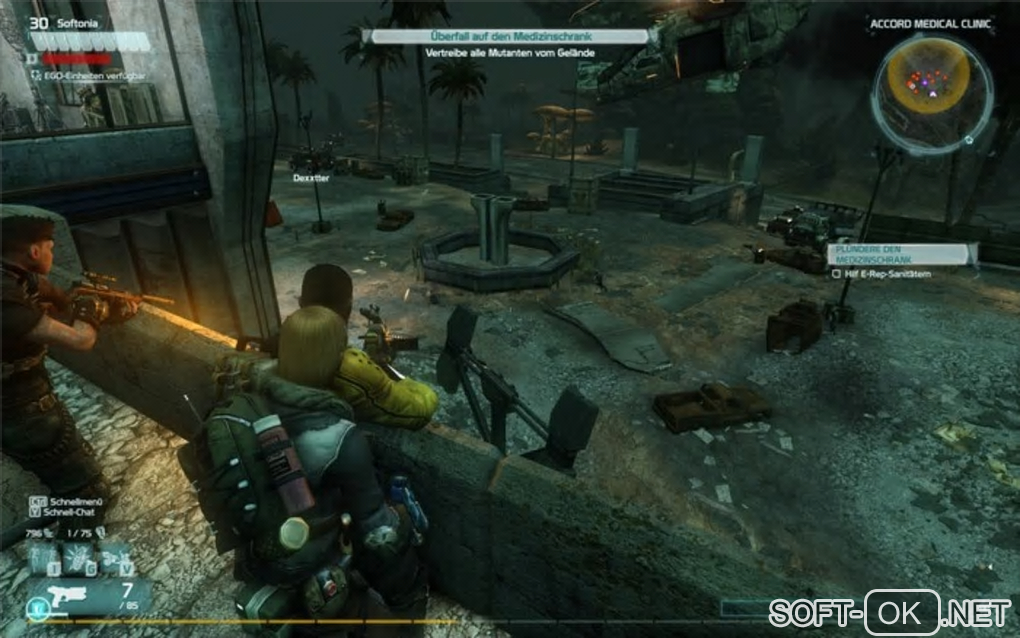Select the Plündere den Medizinschrank objective
This screenshot has height=638, width=1020.
point(898,254)
